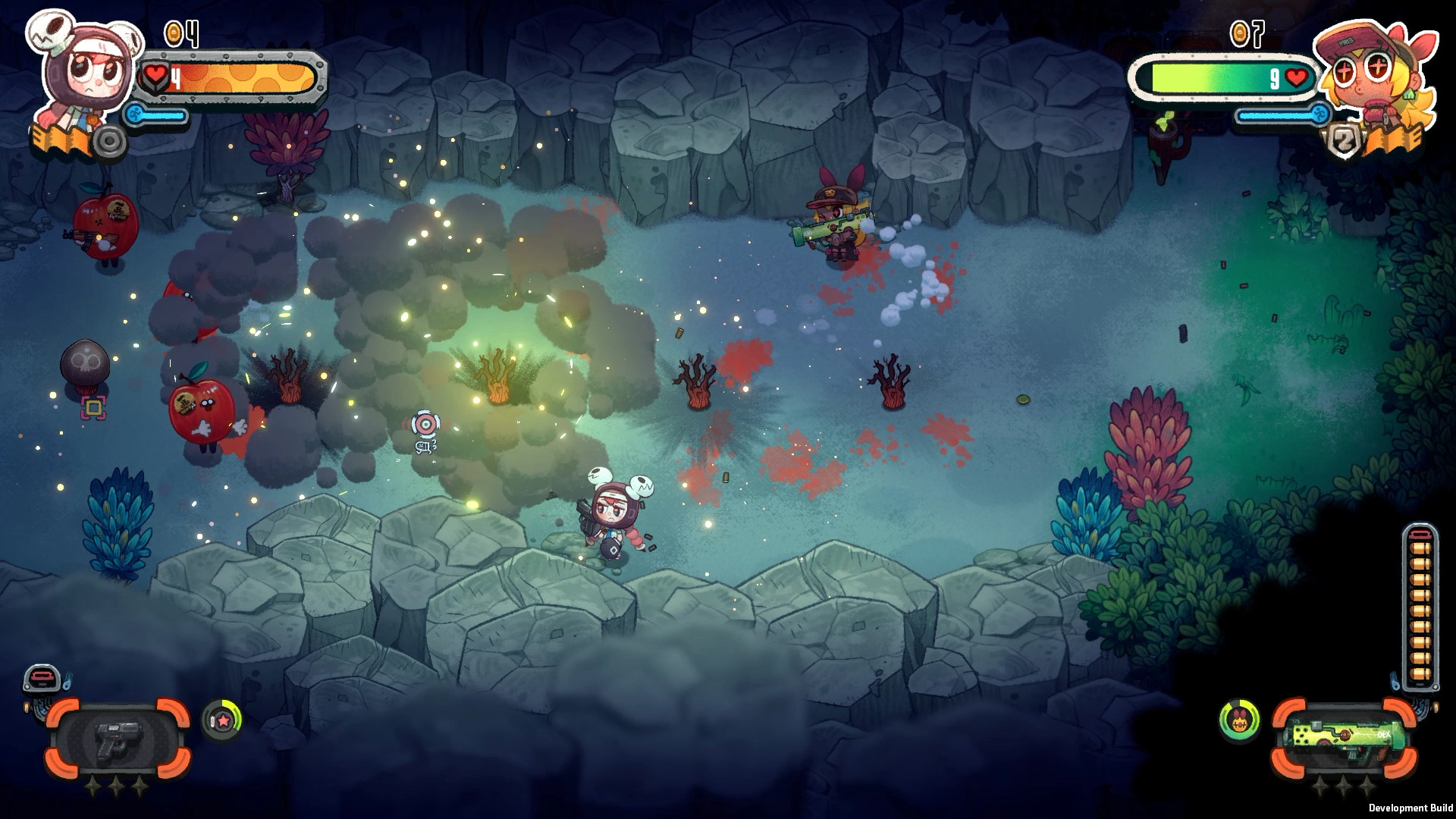The height and width of the screenshot is (819, 1456).
Task: Click the targeting reticle marker on the skull bomb
Action: point(93,409)
